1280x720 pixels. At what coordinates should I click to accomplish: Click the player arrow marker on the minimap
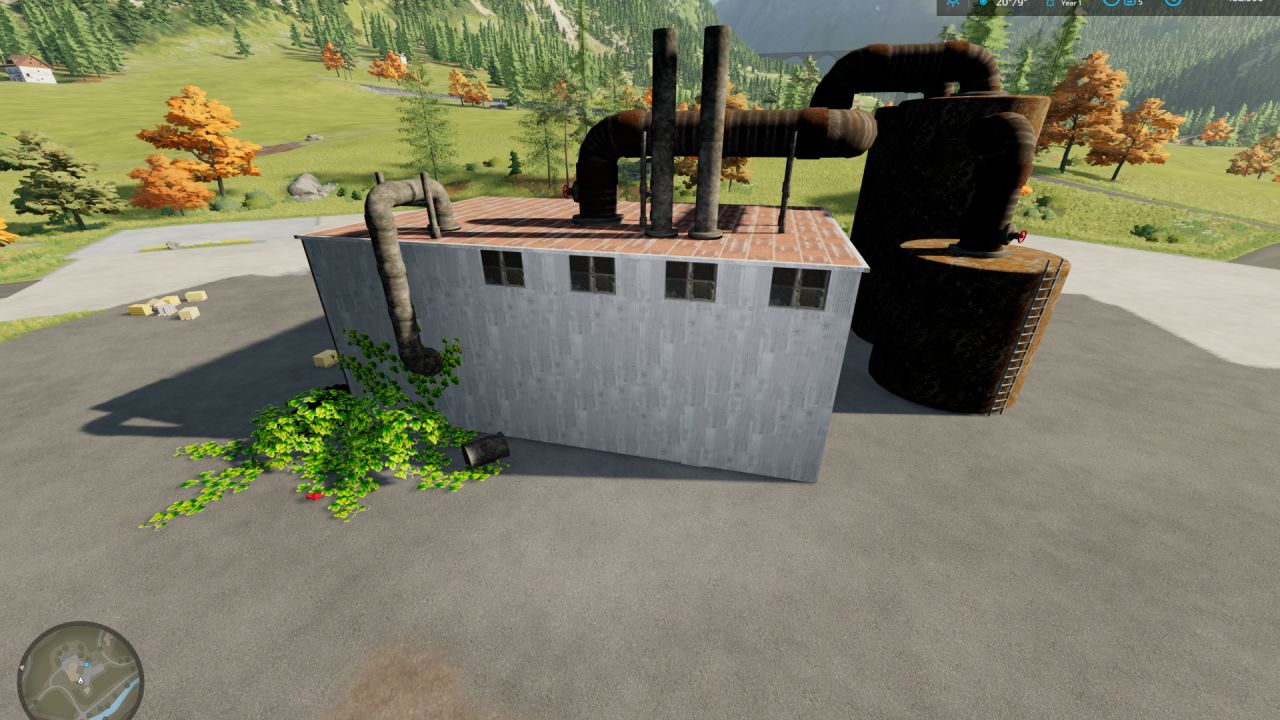pos(81,681)
